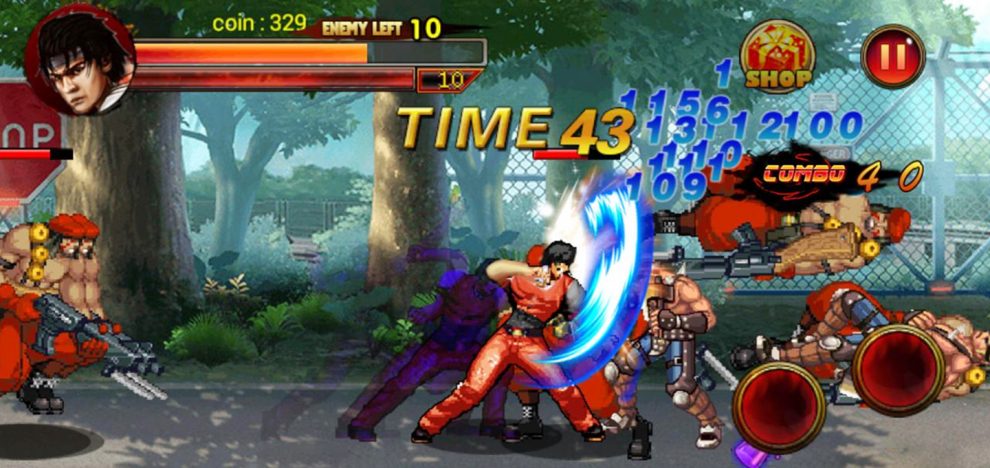
Task: Pause the game with the red pause button
Action: point(892,56)
